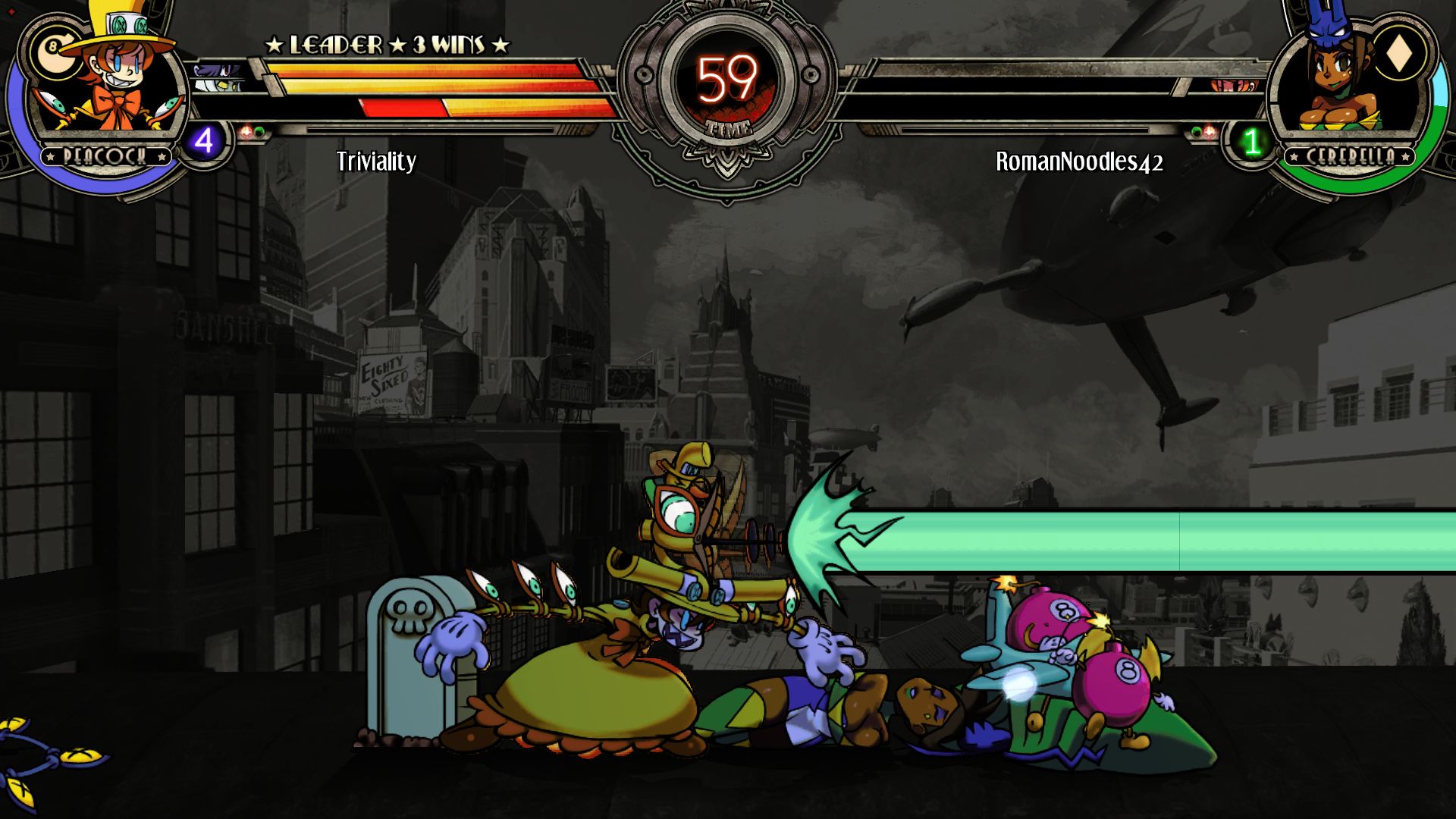Click the player name Triviality
This screenshot has height=819, width=1456.
[376, 162]
